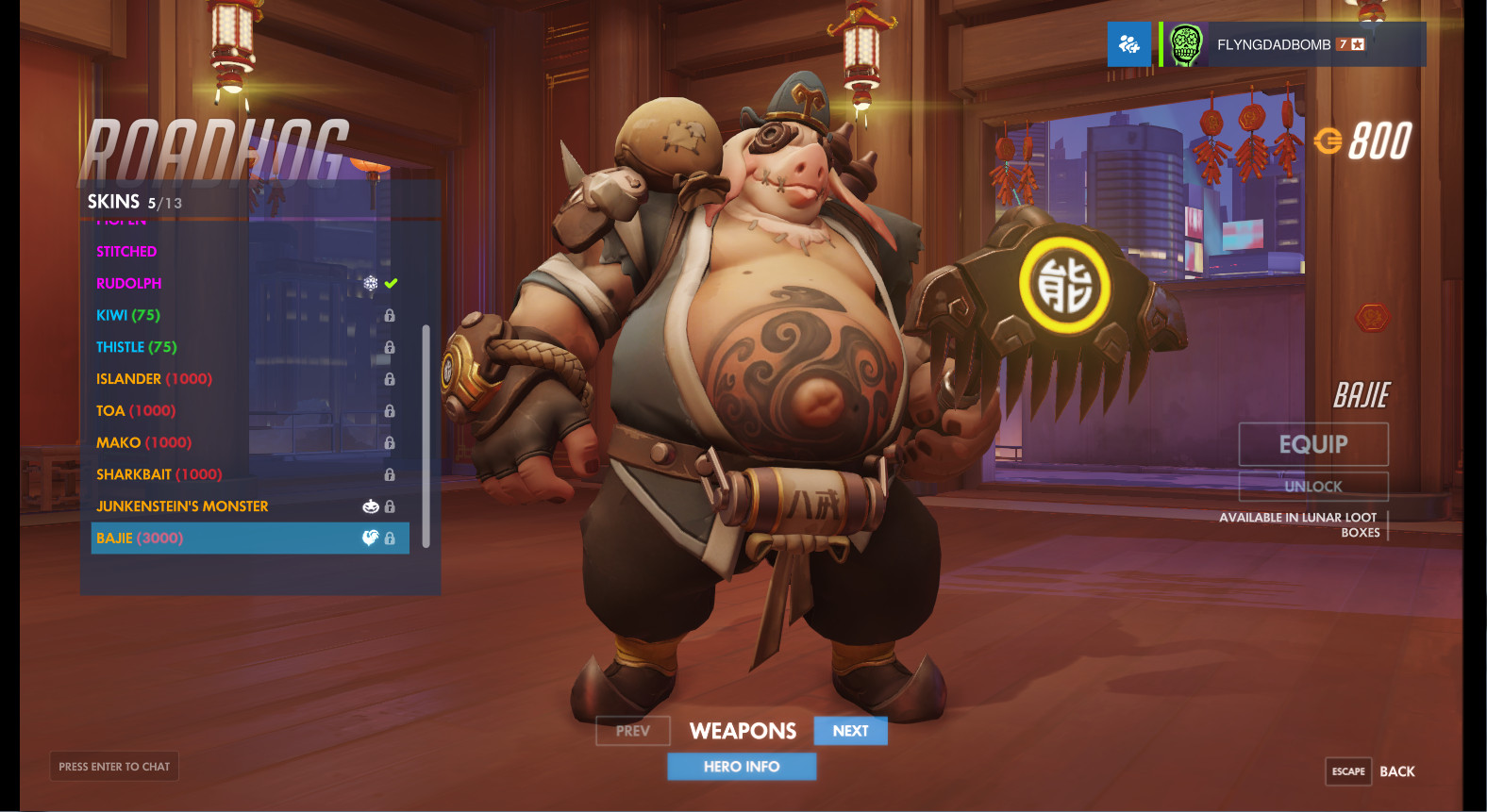Pick the Sharkbait skin
Image resolution: width=1487 pixels, height=812 pixels.
coord(159,474)
